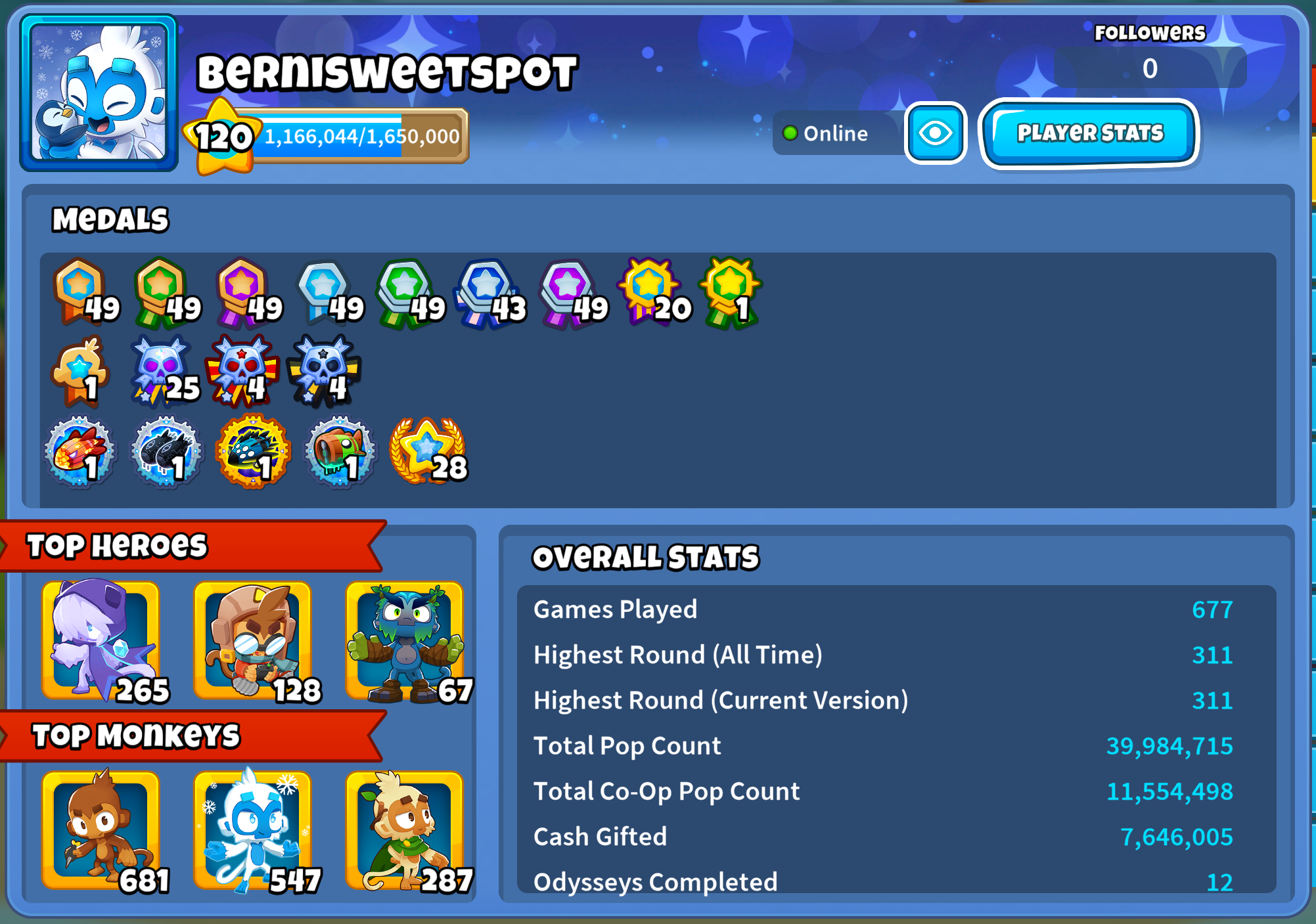The width and height of the screenshot is (1316, 924).
Task: Open the golden race medal showing 28
Action: 429,450
